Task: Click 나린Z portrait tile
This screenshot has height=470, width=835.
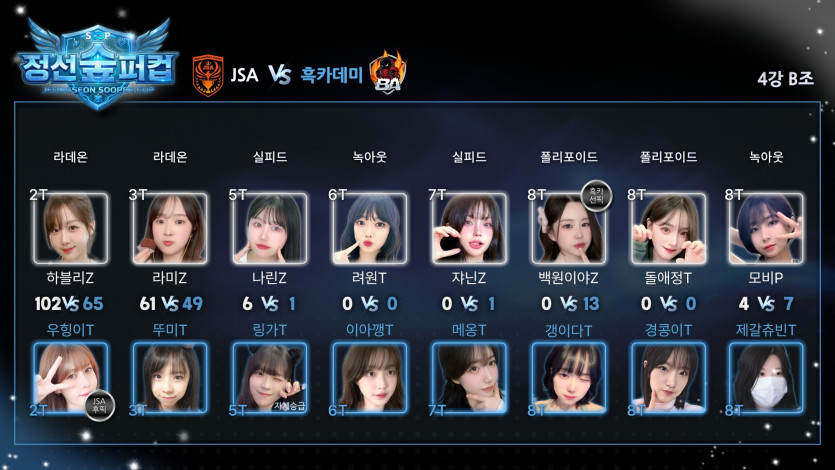Action: pyautogui.click(x=269, y=229)
